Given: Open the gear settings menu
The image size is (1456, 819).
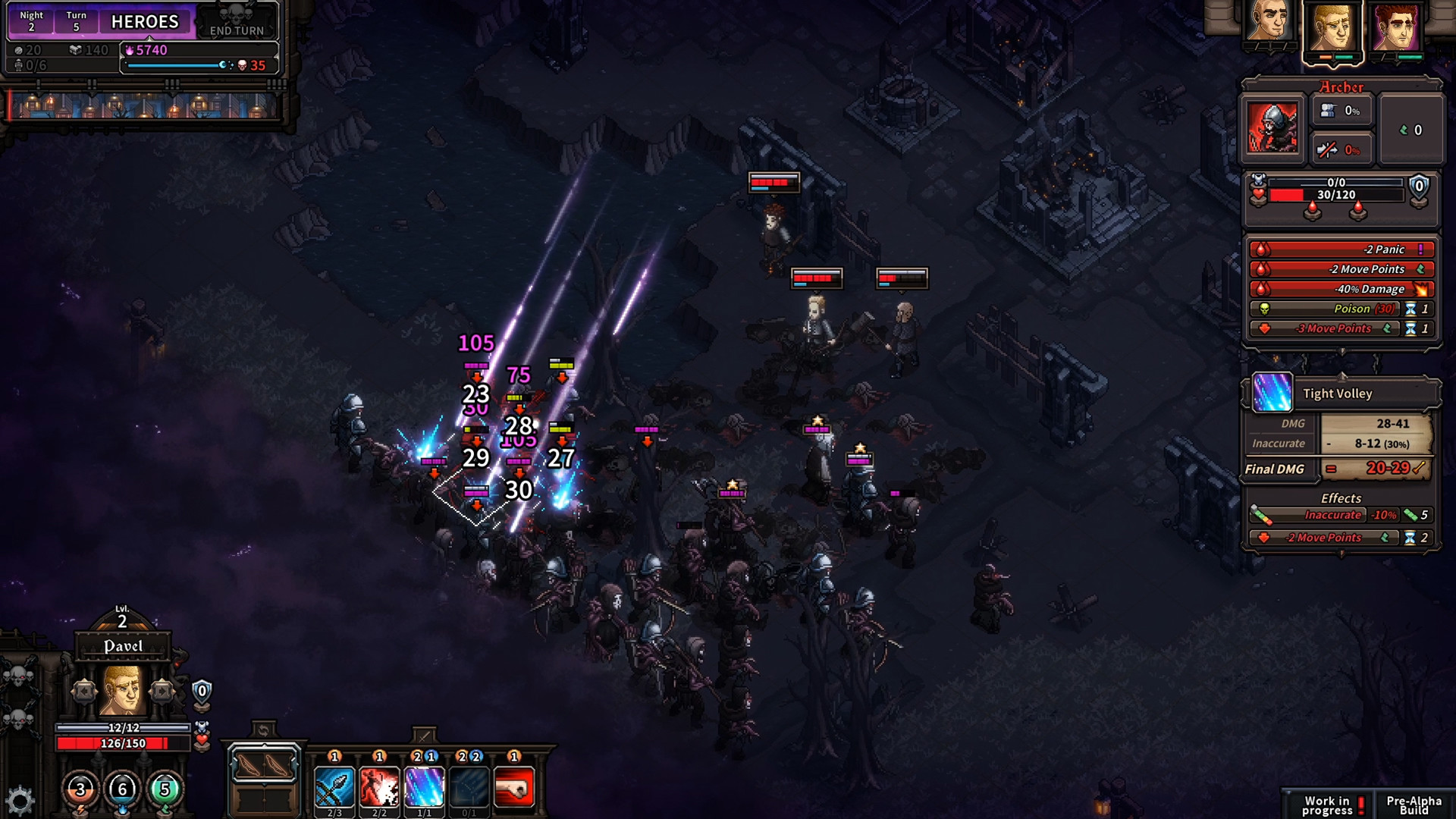Looking at the screenshot, I should [x=20, y=801].
